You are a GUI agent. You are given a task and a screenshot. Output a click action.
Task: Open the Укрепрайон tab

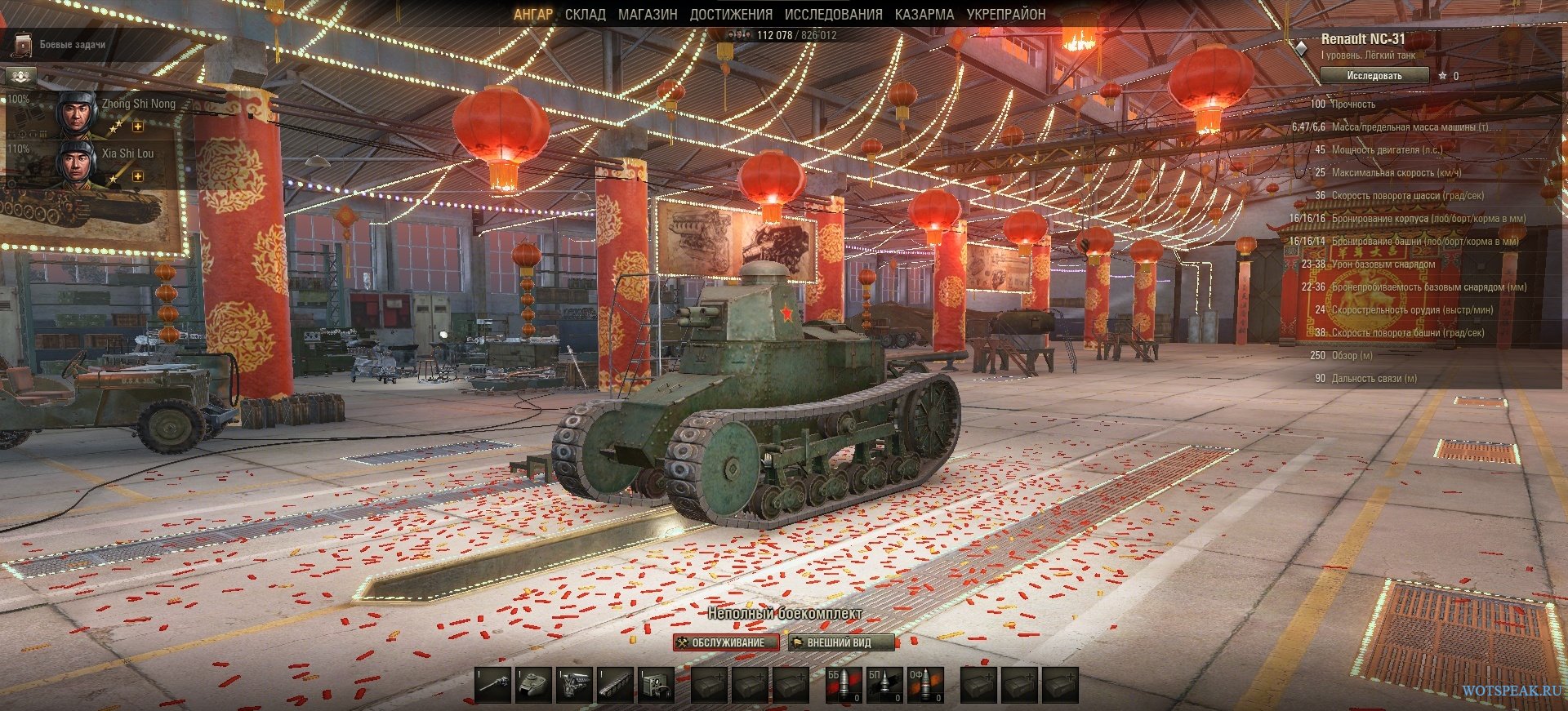(1005, 15)
